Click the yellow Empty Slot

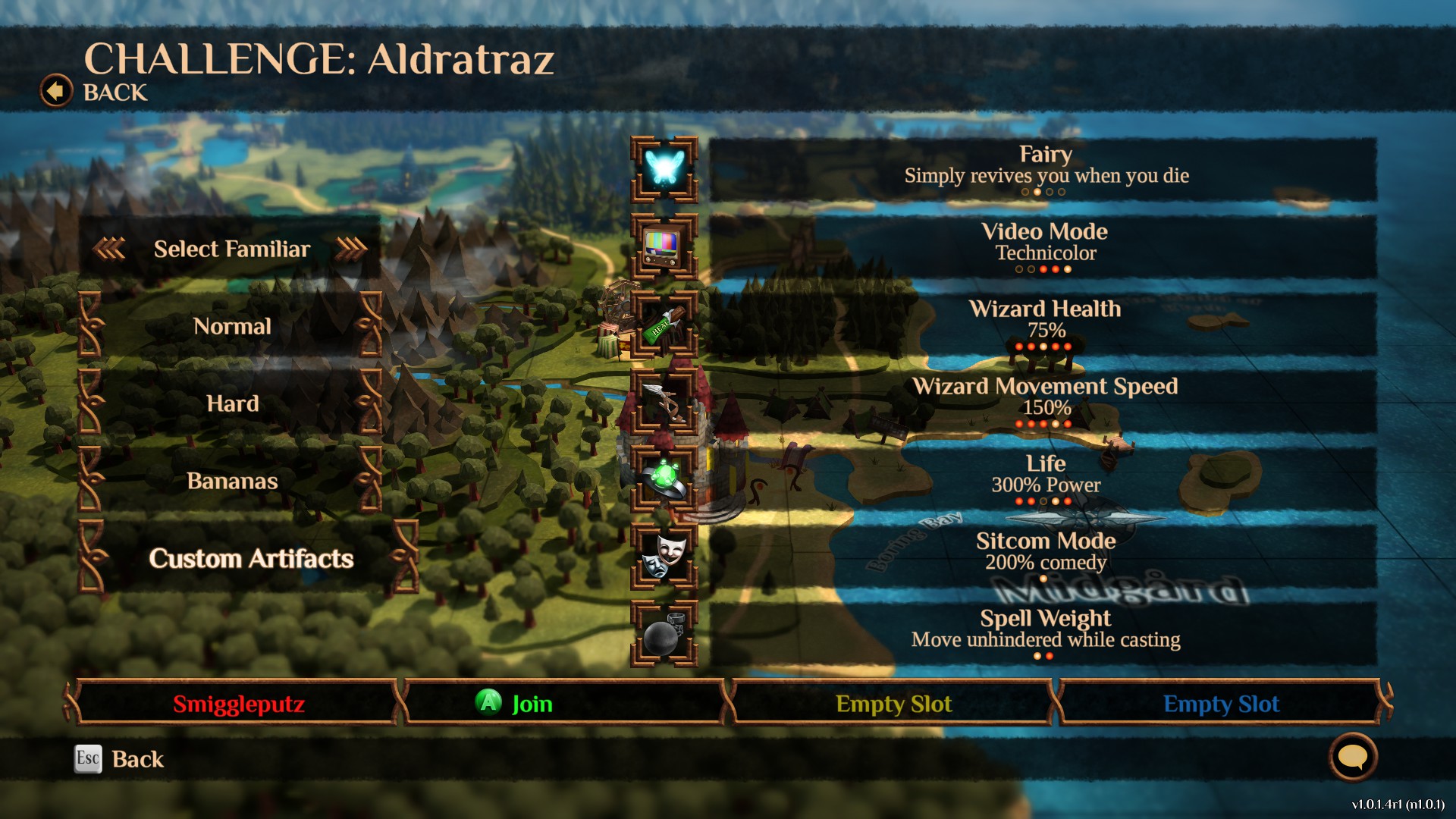tap(893, 704)
